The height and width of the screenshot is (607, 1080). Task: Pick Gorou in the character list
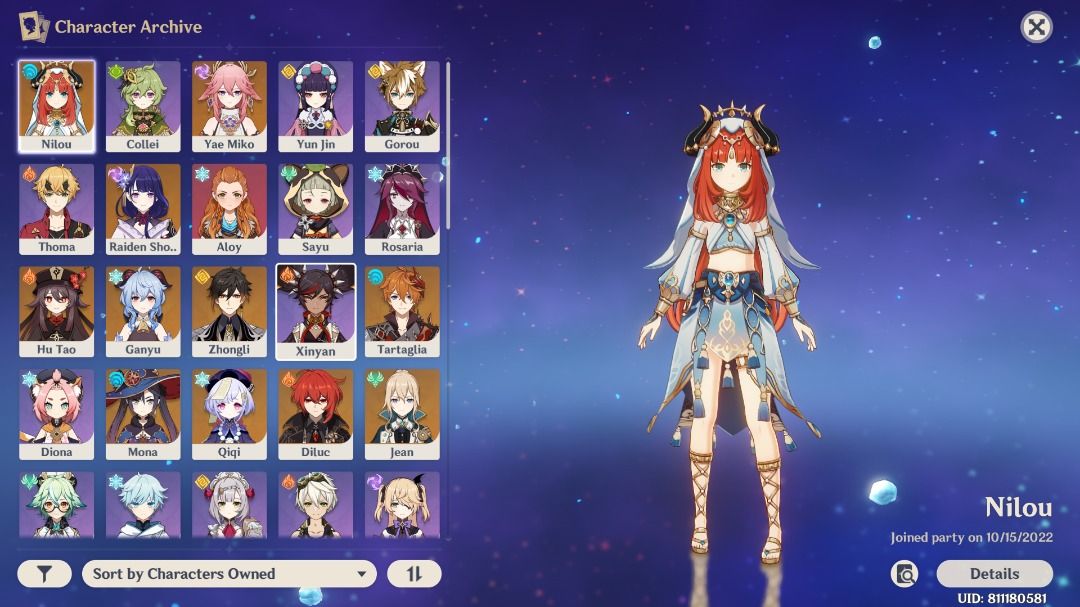click(x=402, y=106)
